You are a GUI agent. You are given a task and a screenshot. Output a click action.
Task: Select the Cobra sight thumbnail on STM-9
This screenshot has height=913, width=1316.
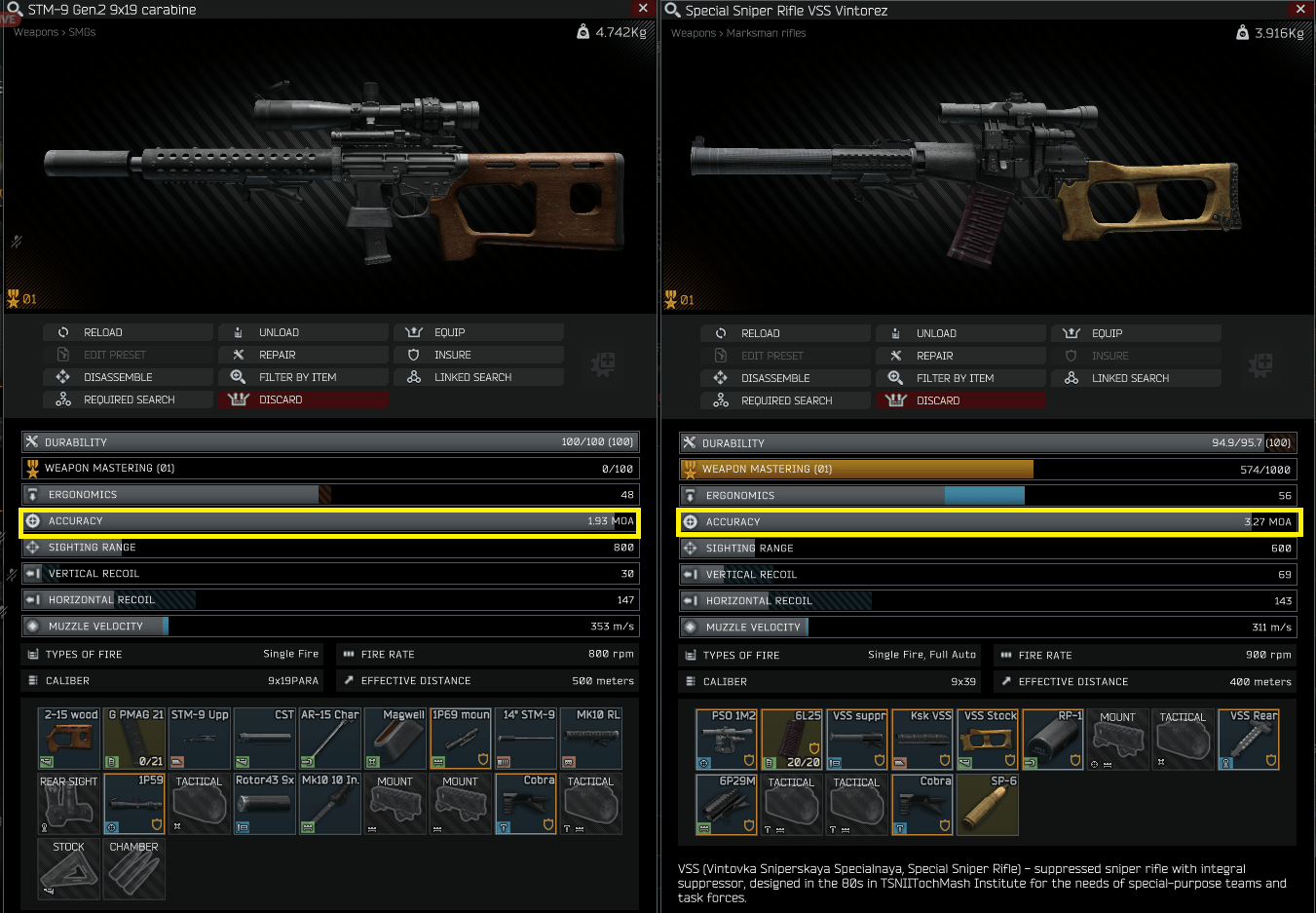point(525,804)
